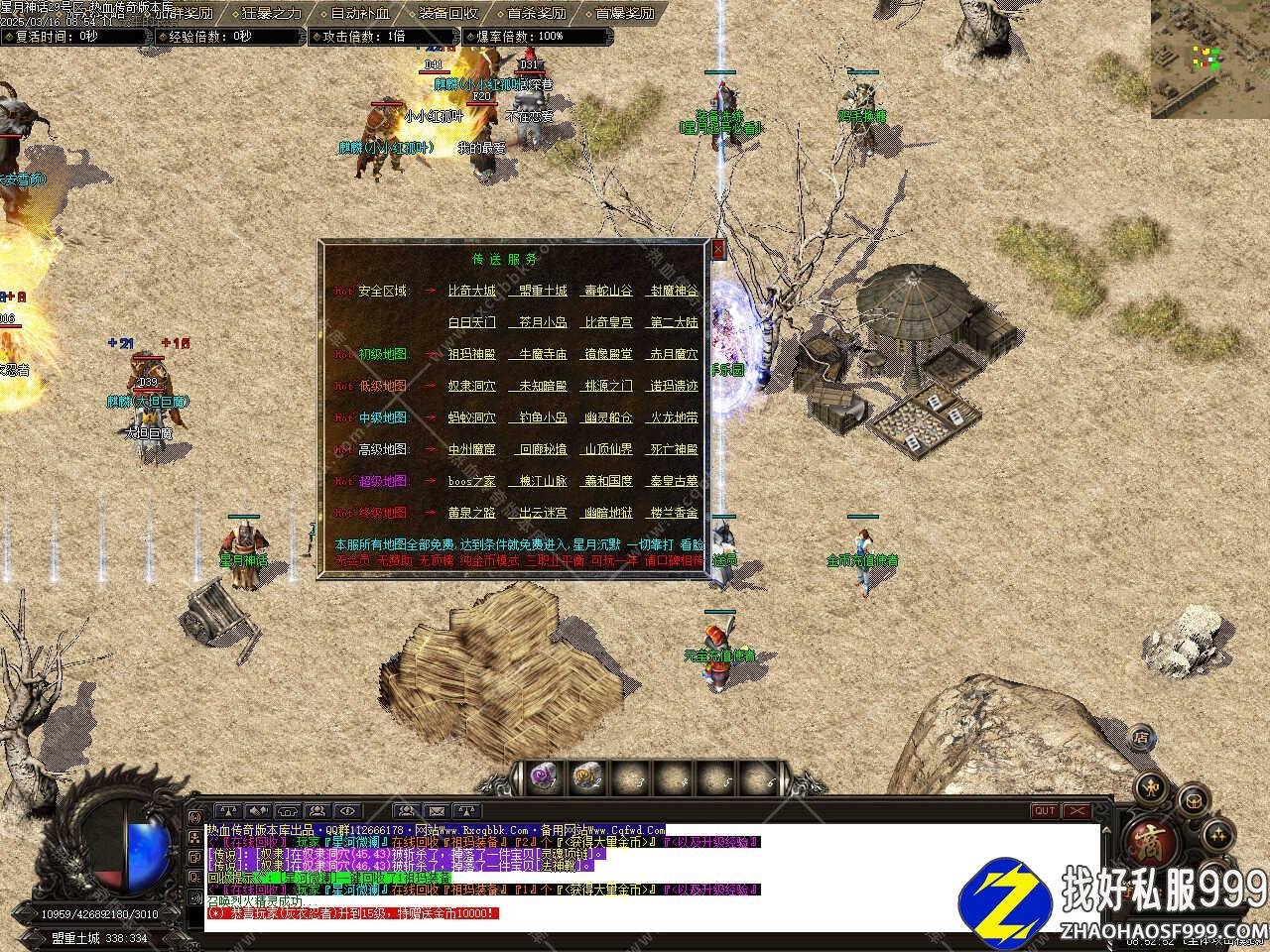Image resolution: width=1270 pixels, height=952 pixels.
Task: Select 死亡神殿 high-level map
Action: pyautogui.click(x=674, y=449)
